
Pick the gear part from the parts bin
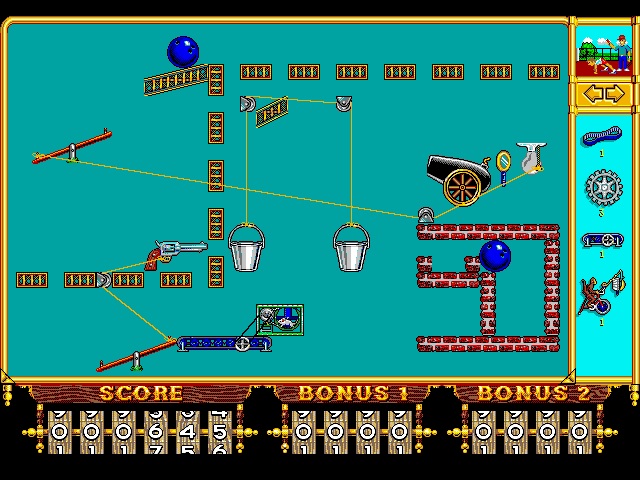pos(603,187)
